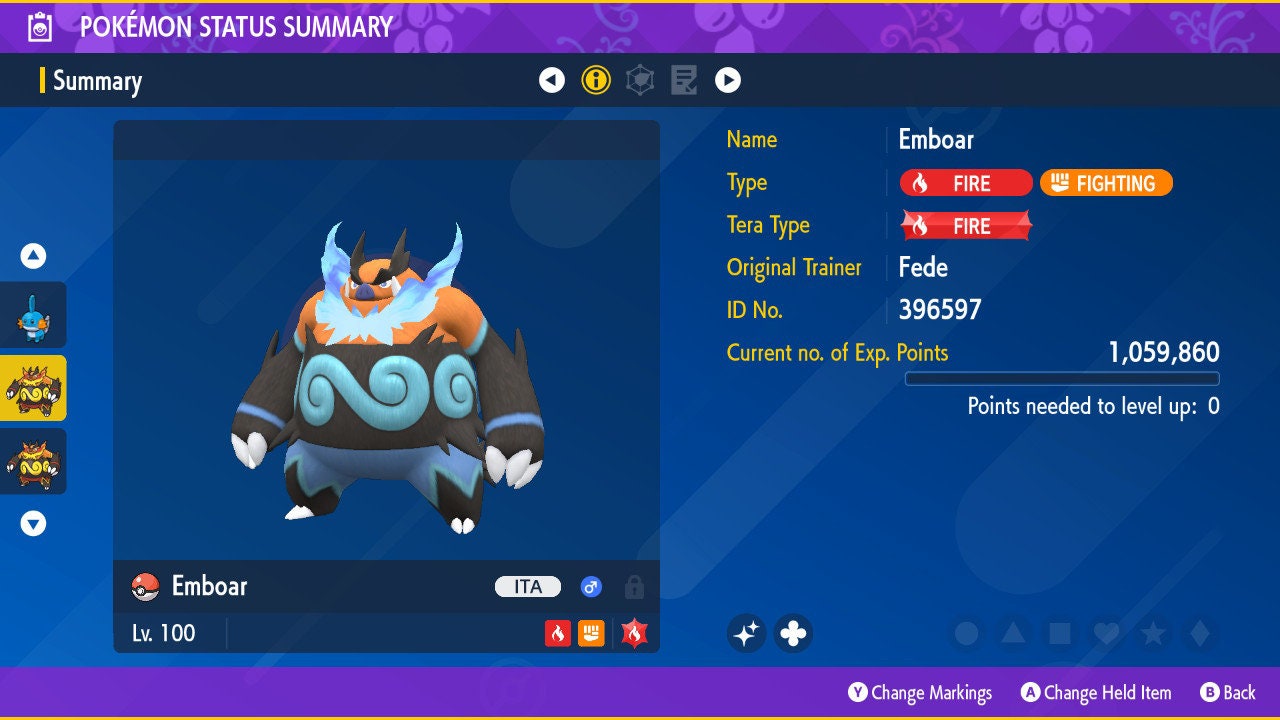Image resolution: width=1280 pixels, height=720 pixels.
Task: Select the Mudkip thumbnail in the list
Action: (x=34, y=314)
